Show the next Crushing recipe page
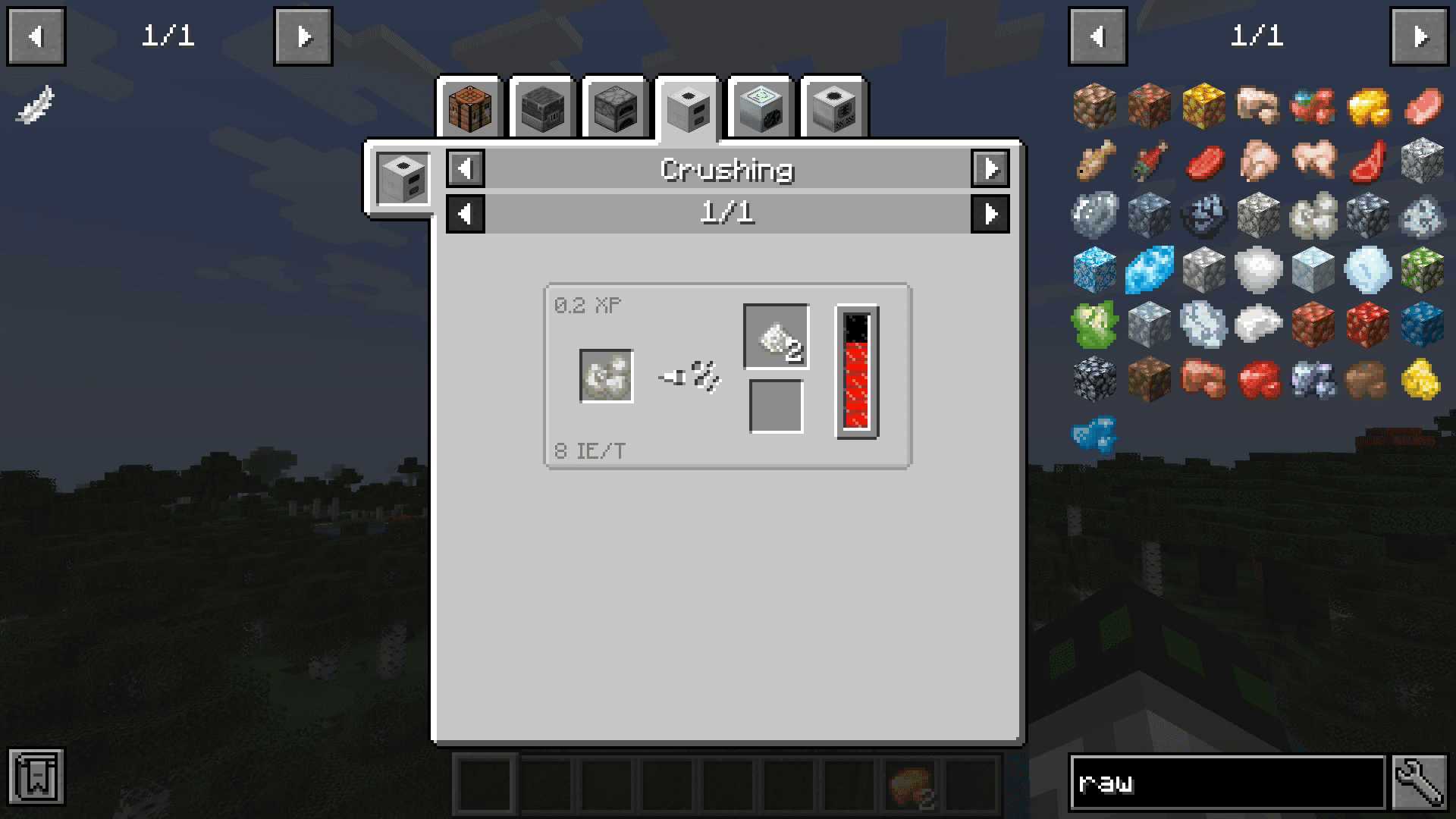Viewport: 1456px width, 819px height. [x=990, y=214]
